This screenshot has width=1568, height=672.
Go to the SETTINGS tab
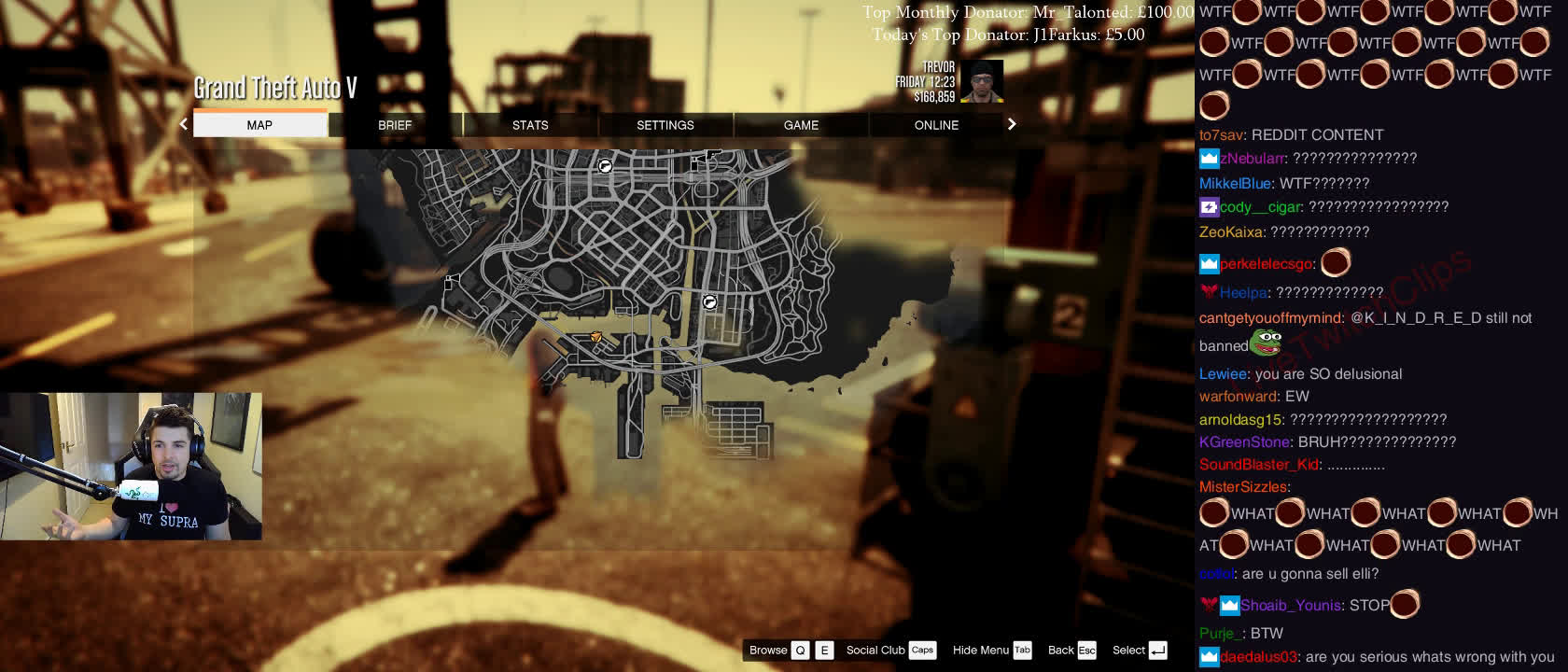point(665,125)
